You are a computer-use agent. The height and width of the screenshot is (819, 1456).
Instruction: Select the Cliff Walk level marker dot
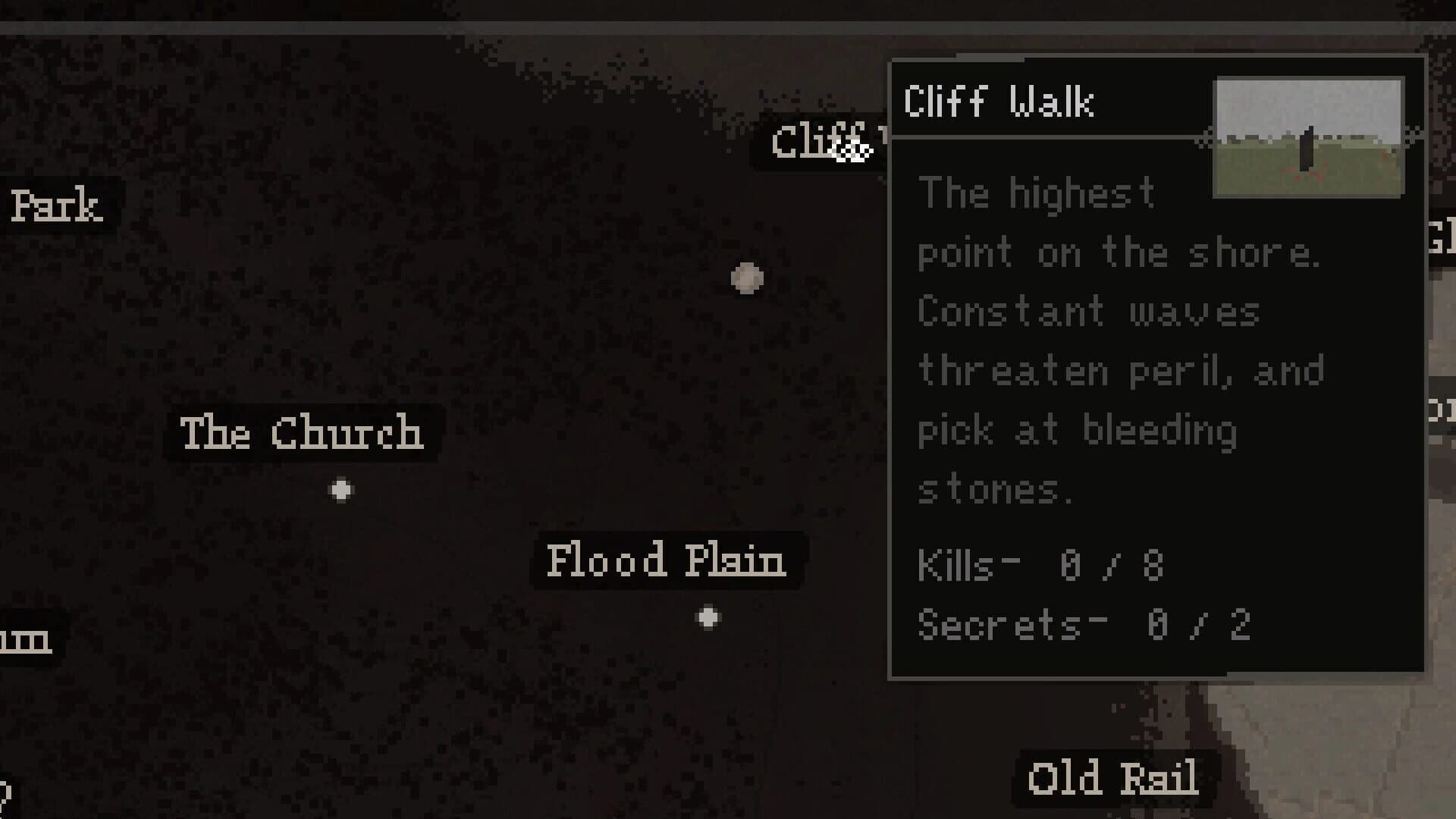[x=747, y=278]
